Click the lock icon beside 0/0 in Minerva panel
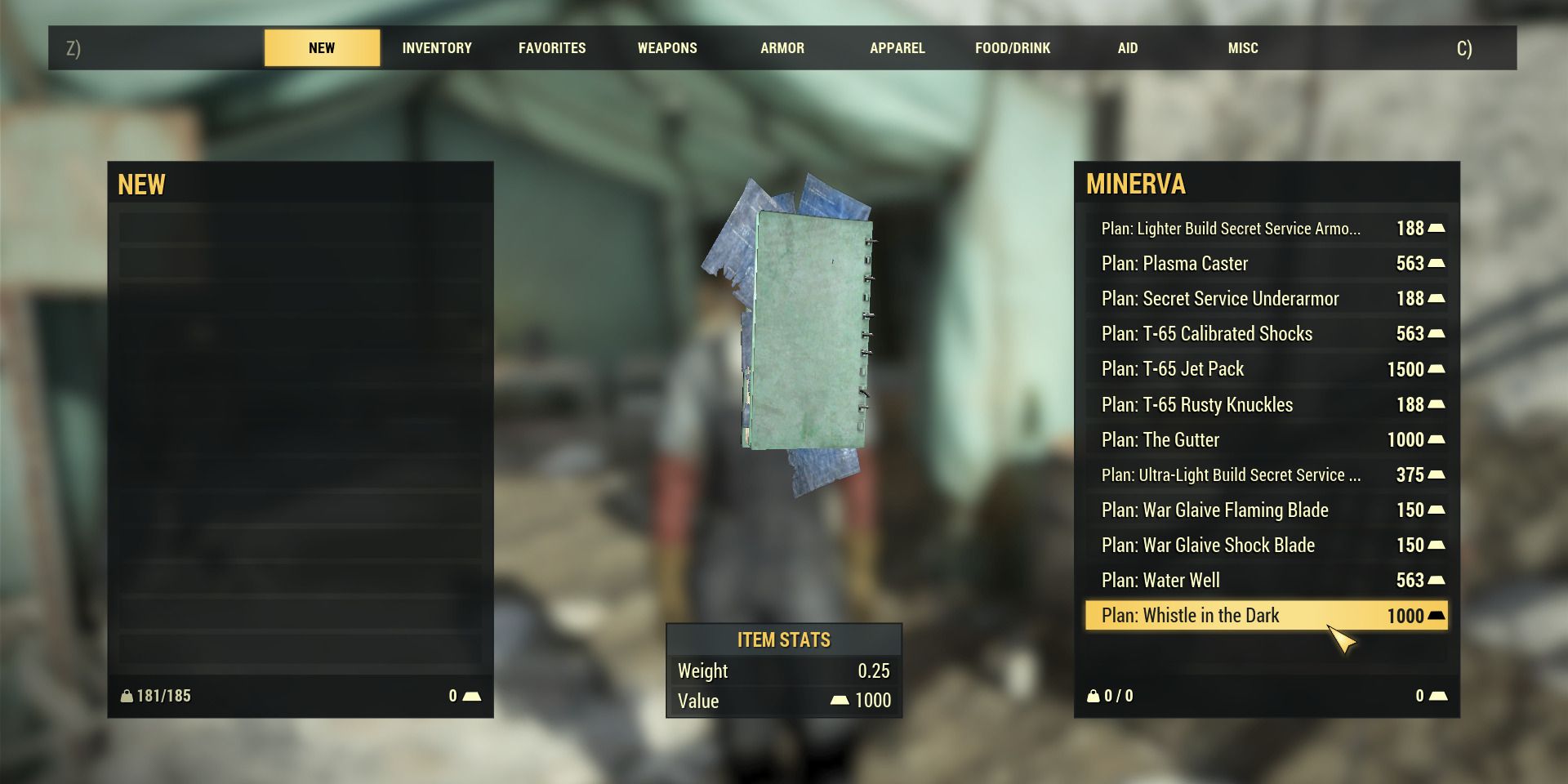 point(1094,696)
